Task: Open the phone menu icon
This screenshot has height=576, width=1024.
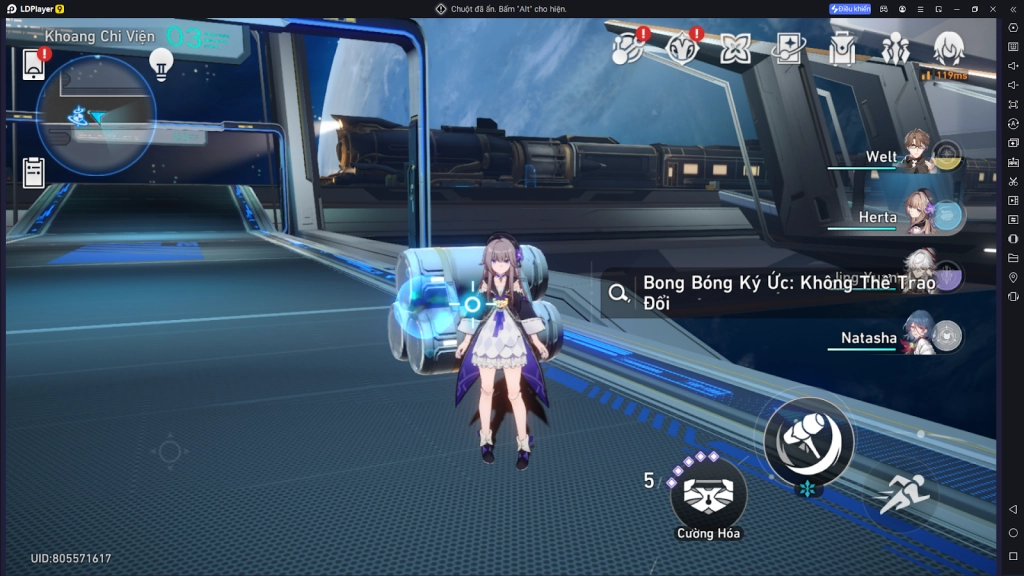Action: coord(34,64)
